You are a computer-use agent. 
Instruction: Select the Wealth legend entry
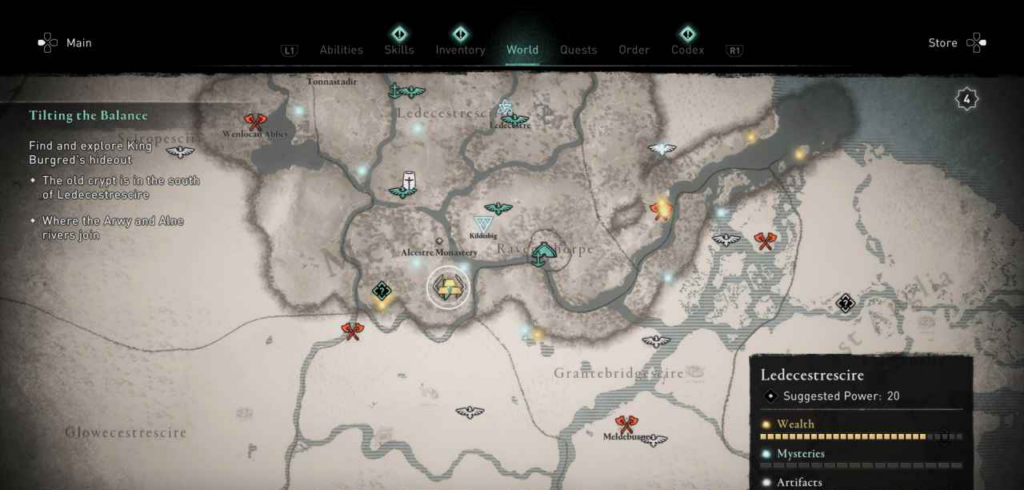796,424
